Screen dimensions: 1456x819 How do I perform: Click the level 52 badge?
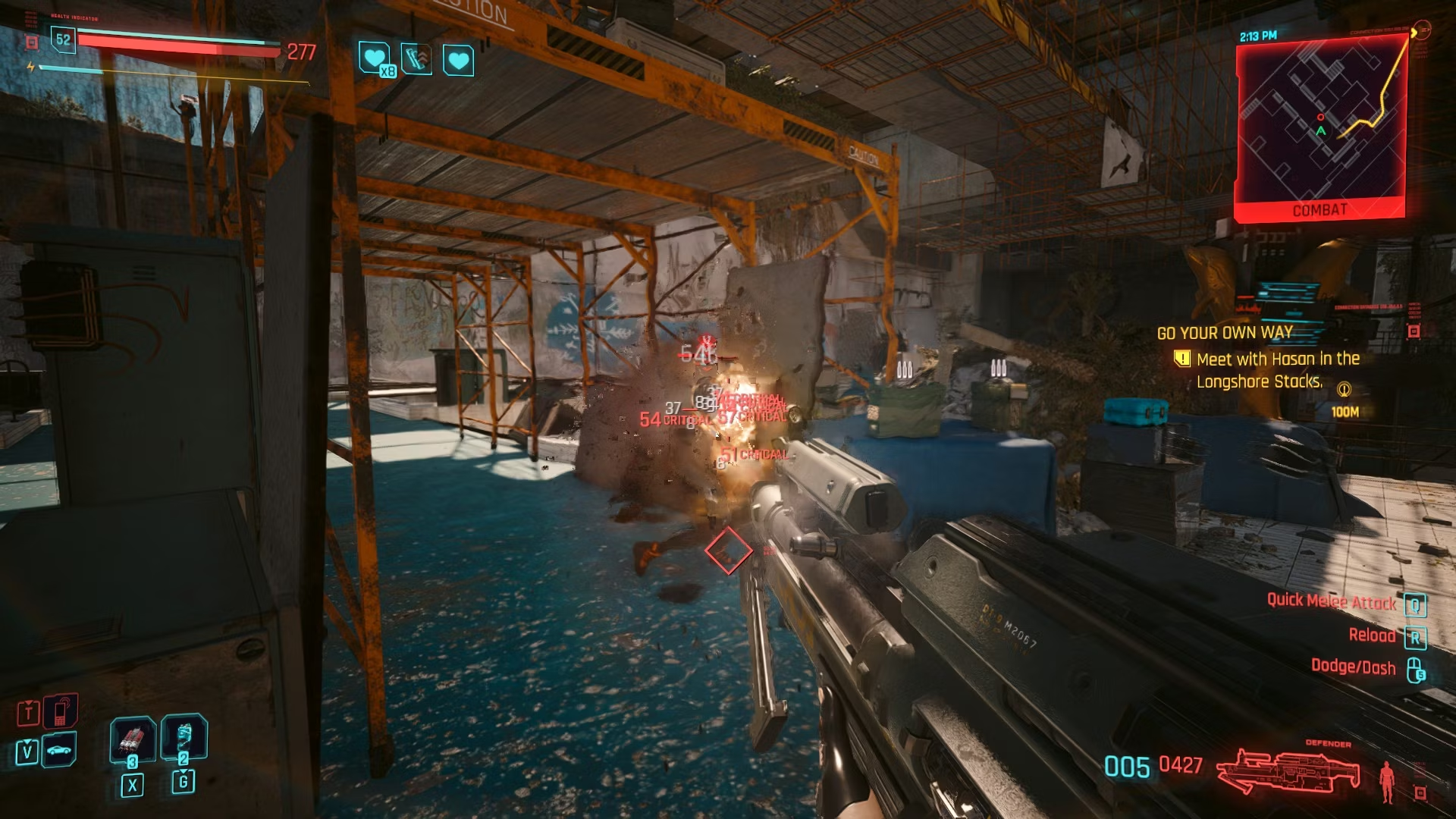coord(63,39)
